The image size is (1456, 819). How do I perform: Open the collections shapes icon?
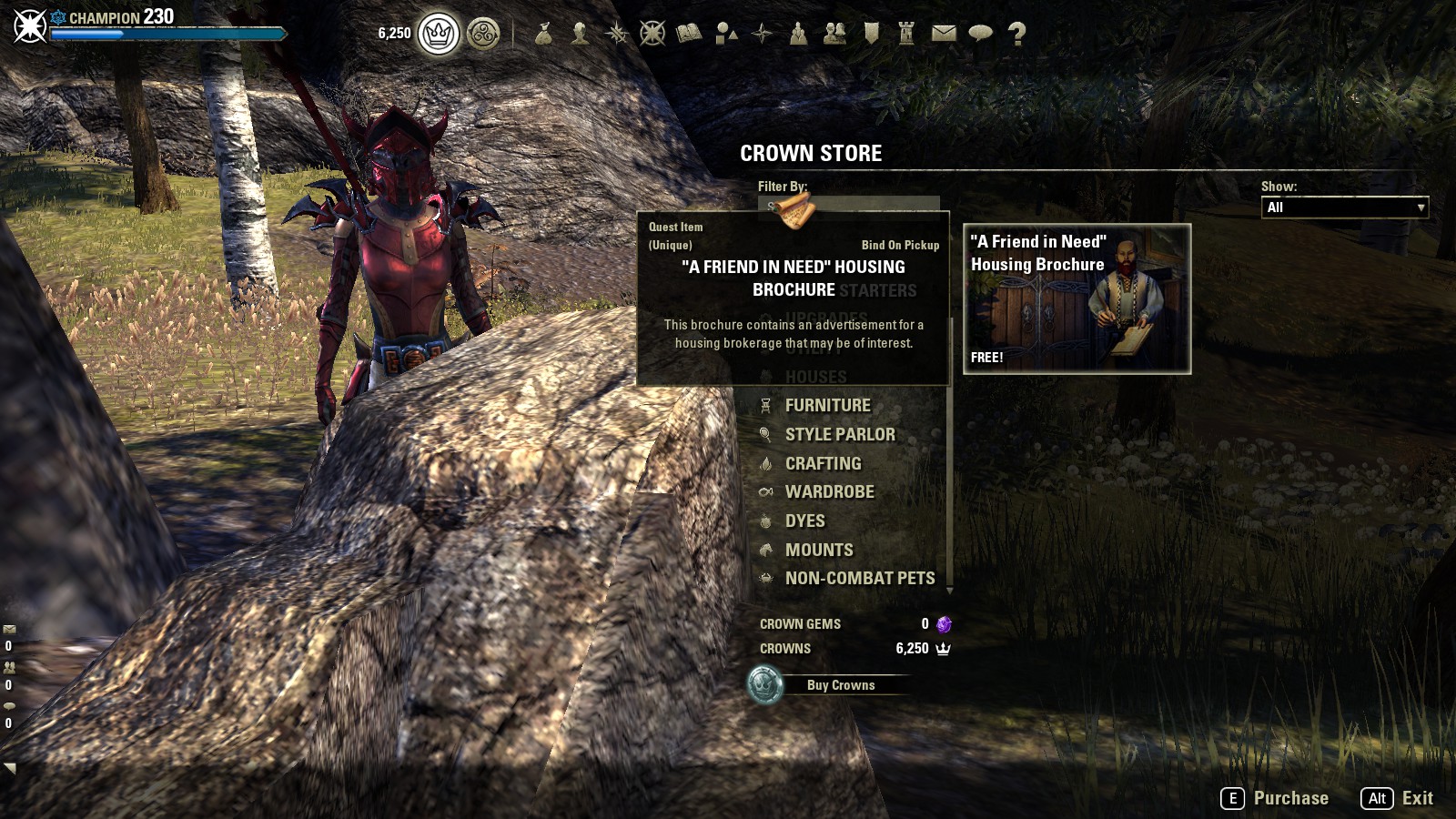(x=726, y=34)
